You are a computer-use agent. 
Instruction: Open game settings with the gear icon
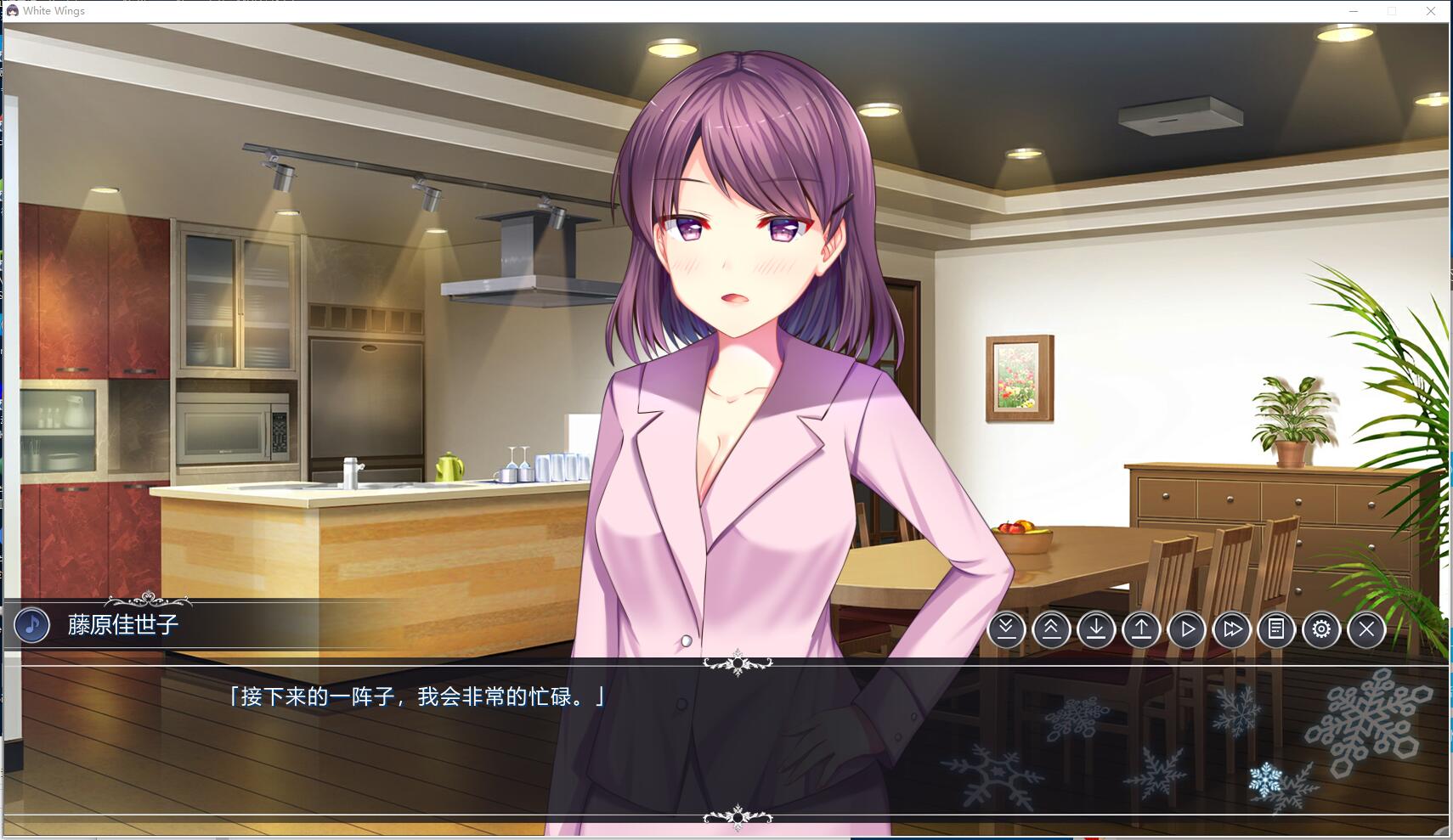pos(1322,629)
